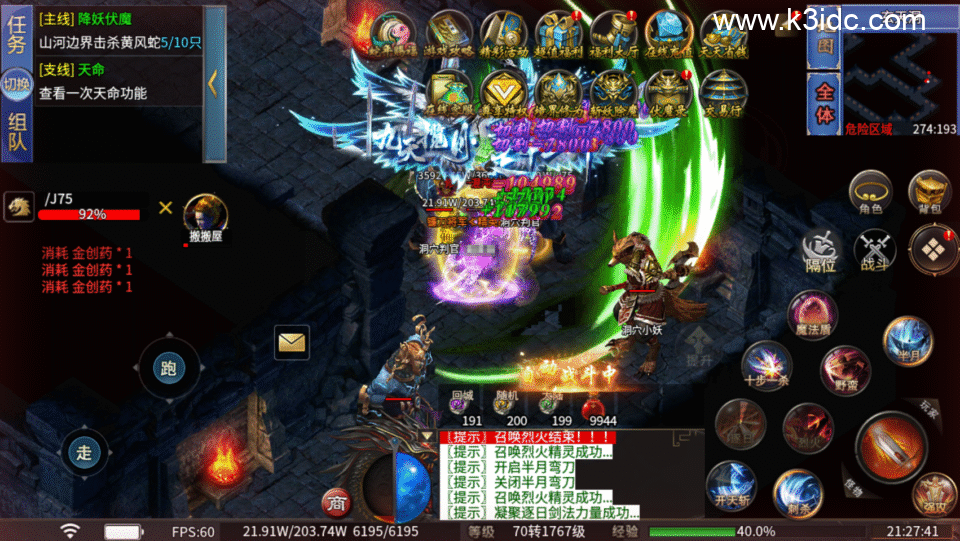Open the 福利大厅 welfare hall

click(612, 36)
